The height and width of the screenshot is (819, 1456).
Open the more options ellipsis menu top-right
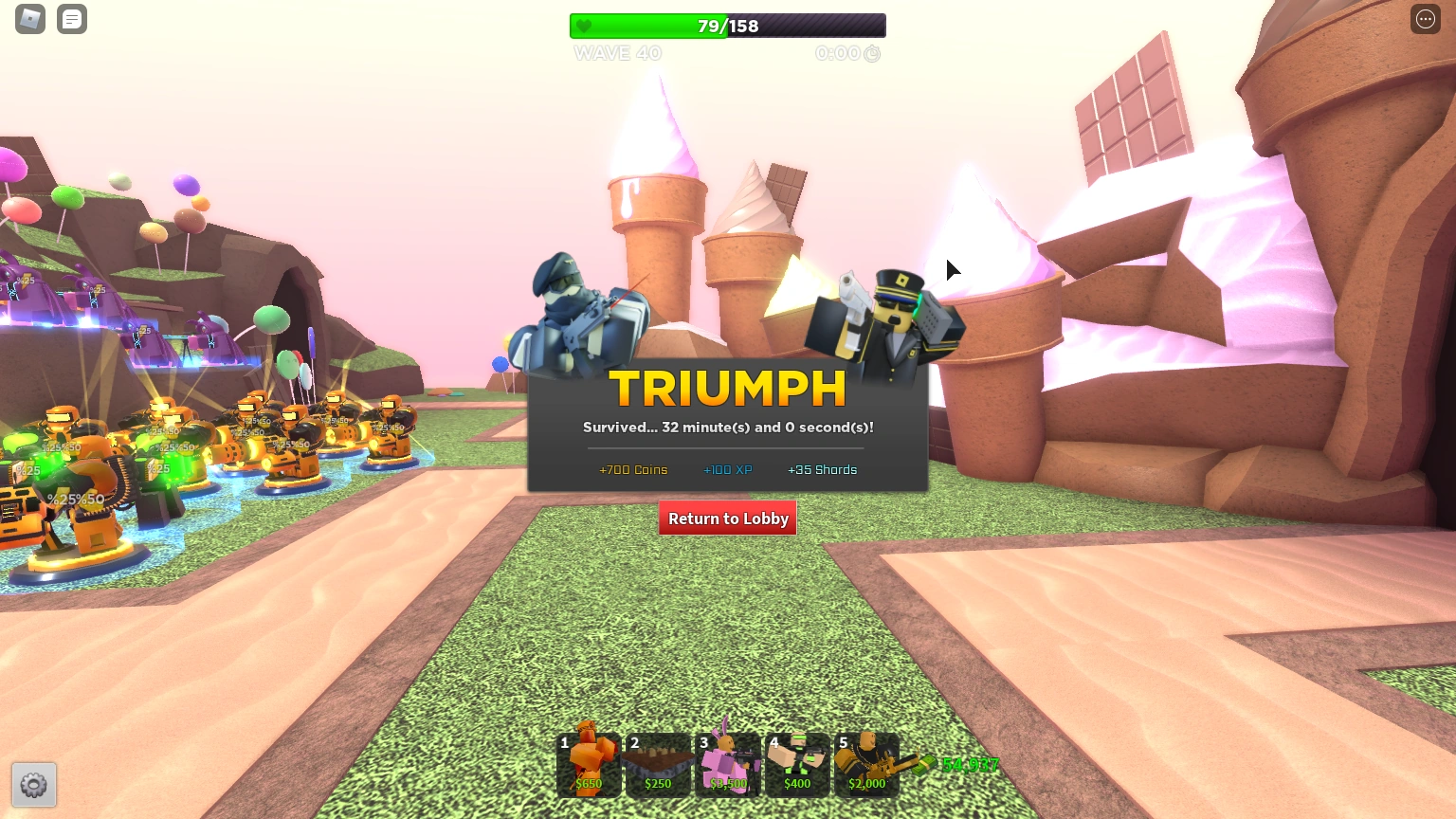coord(1425,19)
